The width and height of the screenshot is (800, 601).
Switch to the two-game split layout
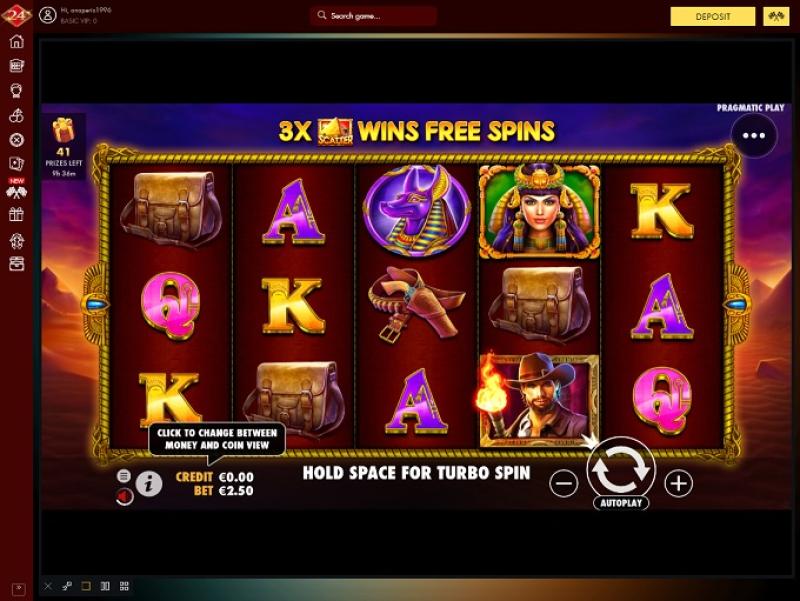click(104, 586)
